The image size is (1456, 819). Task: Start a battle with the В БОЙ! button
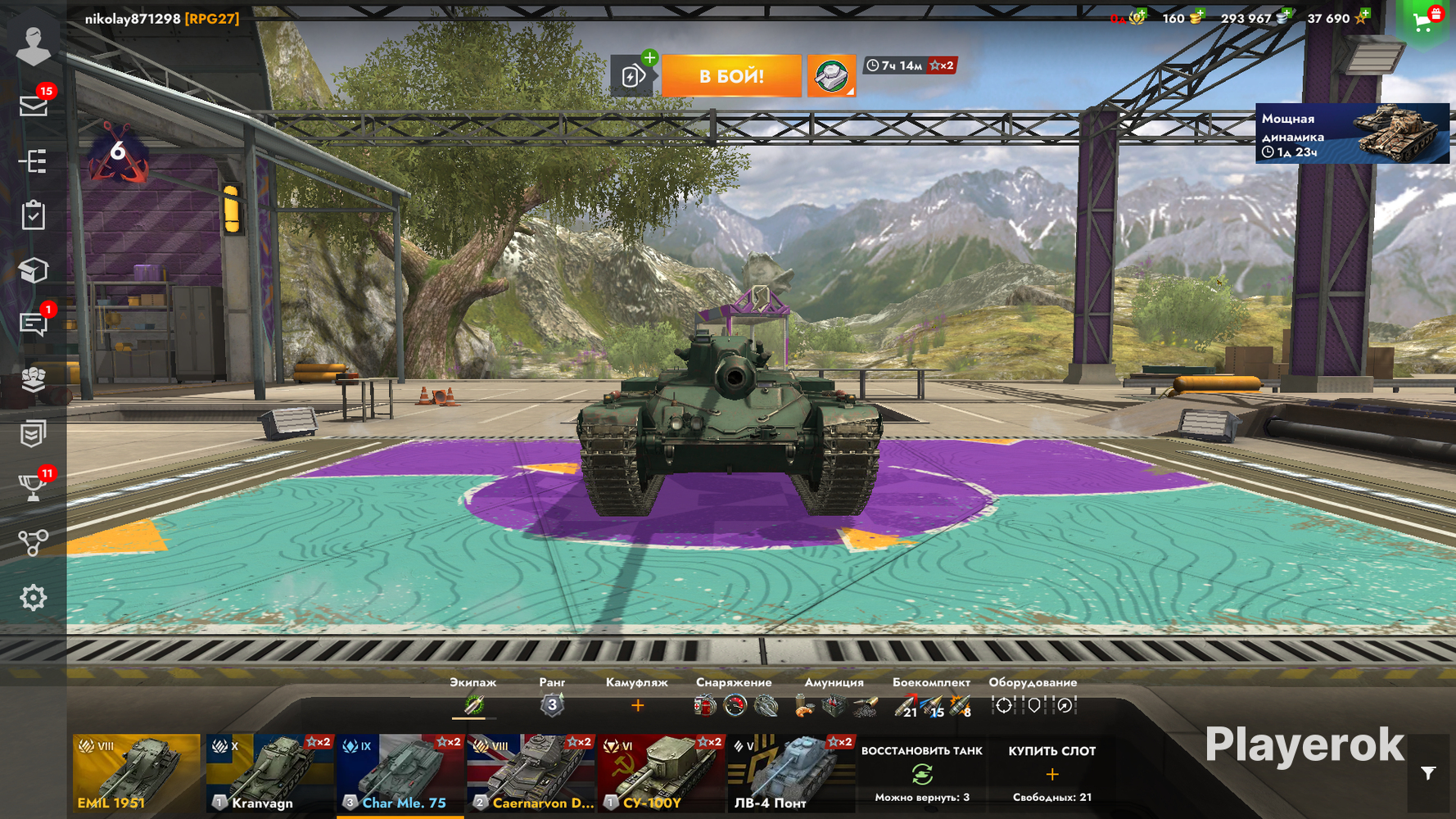click(x=731, y=76)
